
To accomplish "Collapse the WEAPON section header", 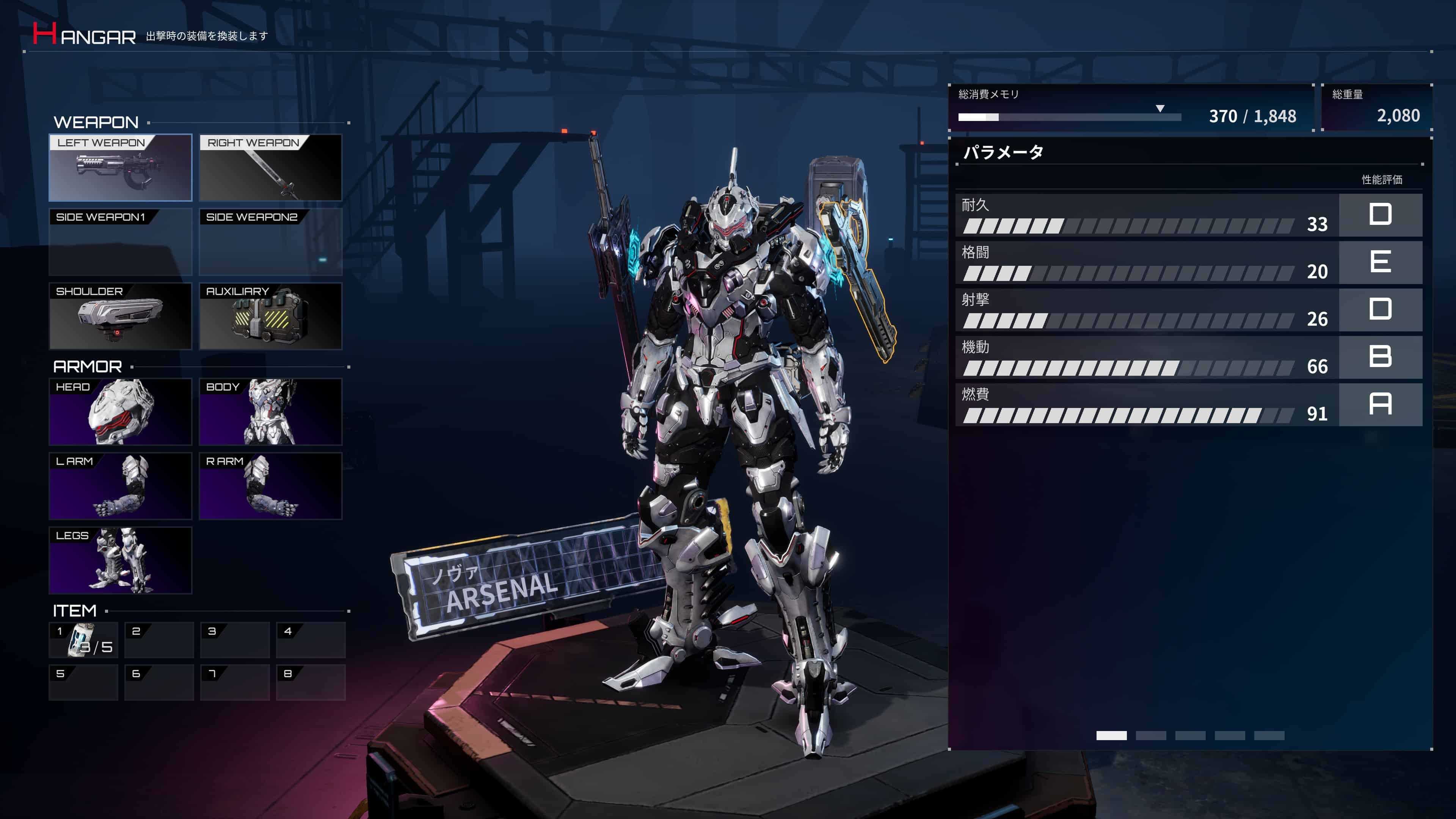I will coord(96,122).
